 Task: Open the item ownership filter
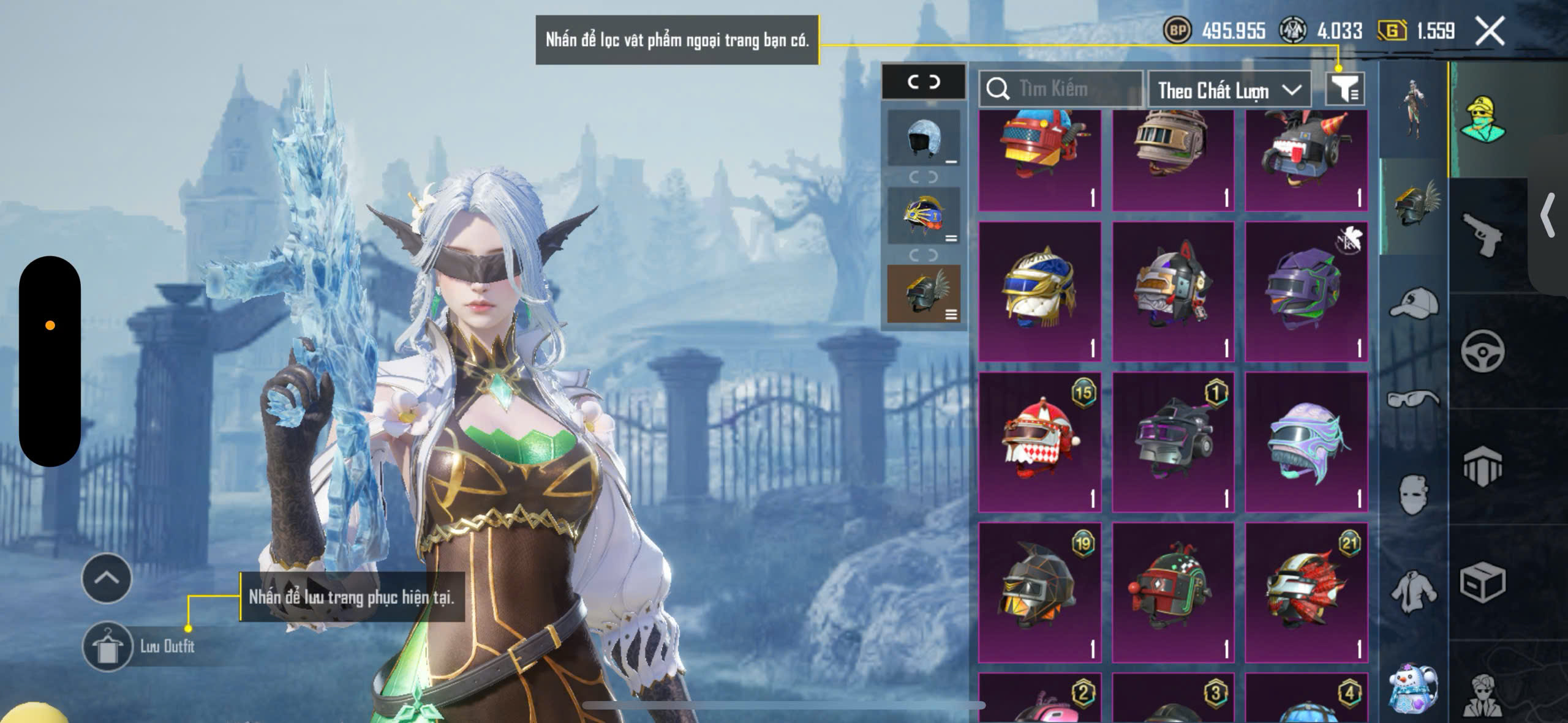pyautogui.click(x=1345, y=89)
